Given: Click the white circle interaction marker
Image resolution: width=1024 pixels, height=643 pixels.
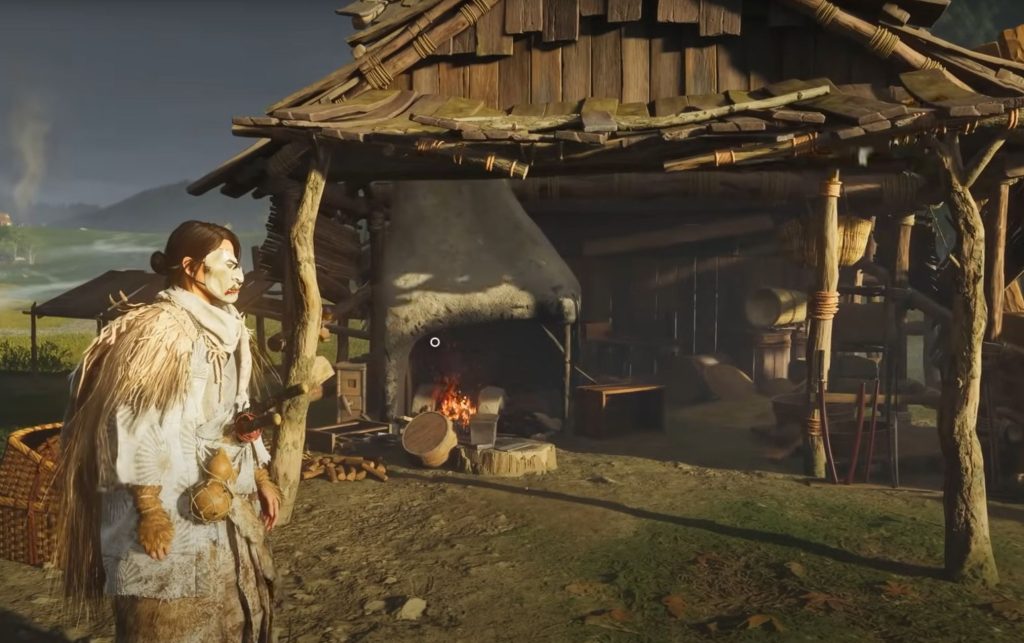Looking at the screenshot, I should 435,342.
